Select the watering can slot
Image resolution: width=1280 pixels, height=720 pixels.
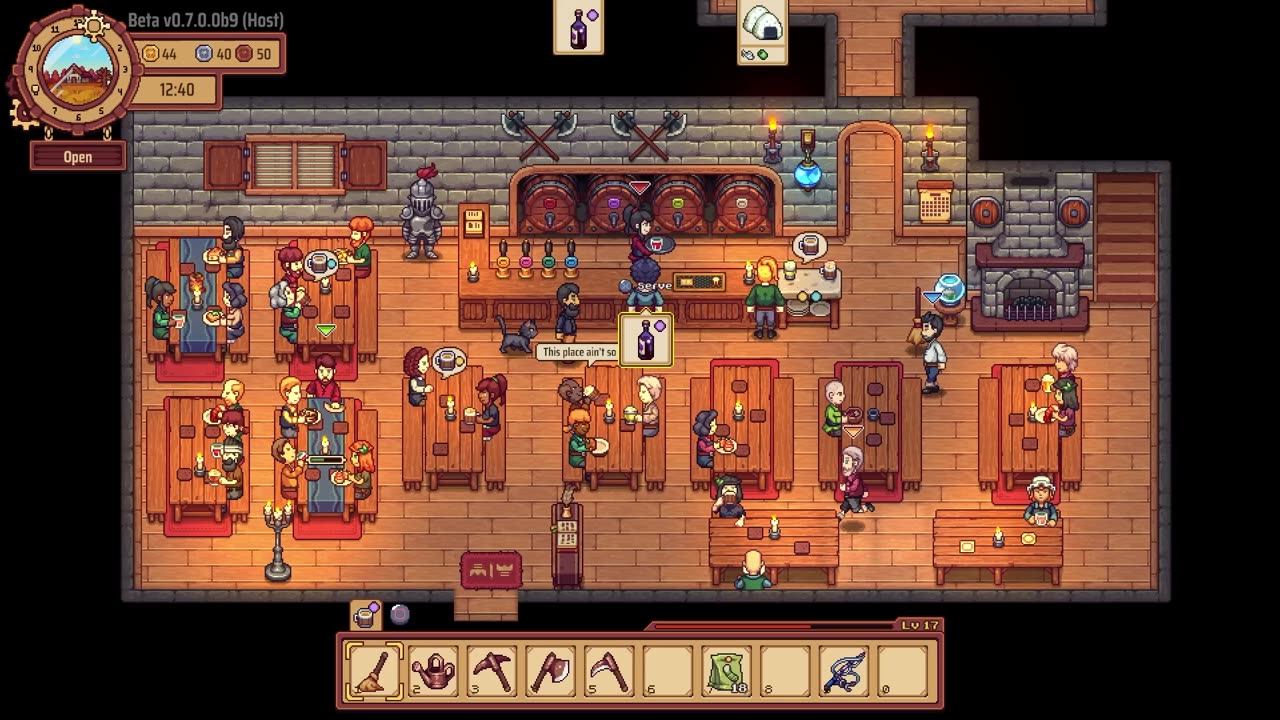tap(434, 670)
